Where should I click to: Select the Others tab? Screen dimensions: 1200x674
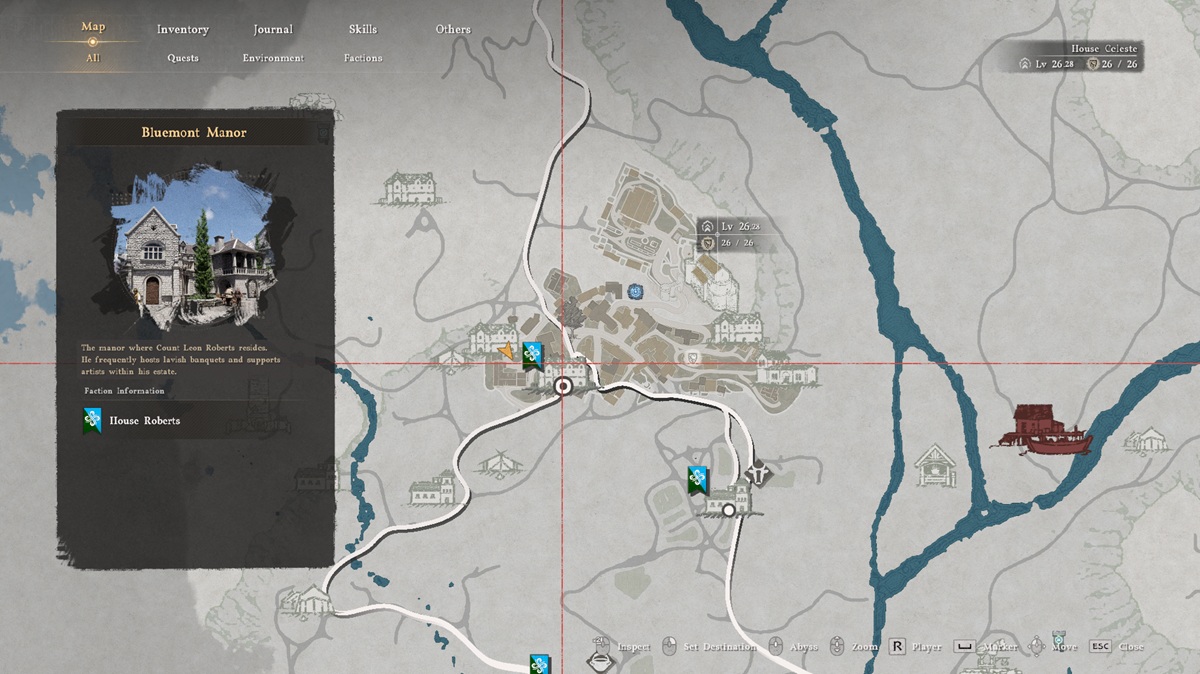point(453,29)
